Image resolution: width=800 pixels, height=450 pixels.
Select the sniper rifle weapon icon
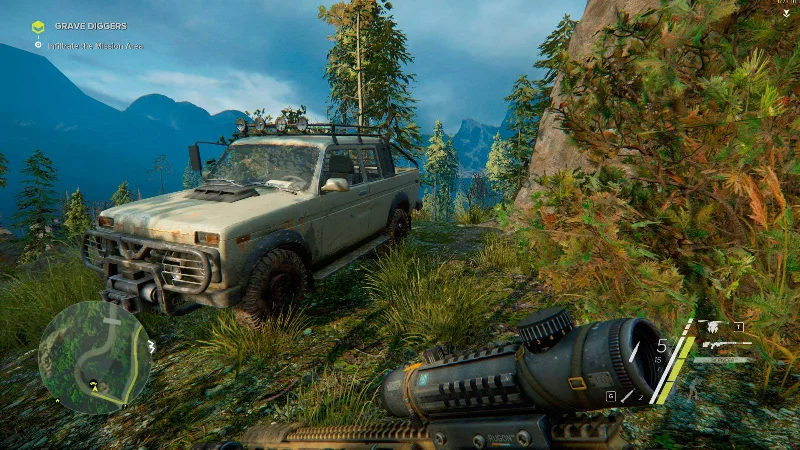pyautogui.click(x=724, y=343)
